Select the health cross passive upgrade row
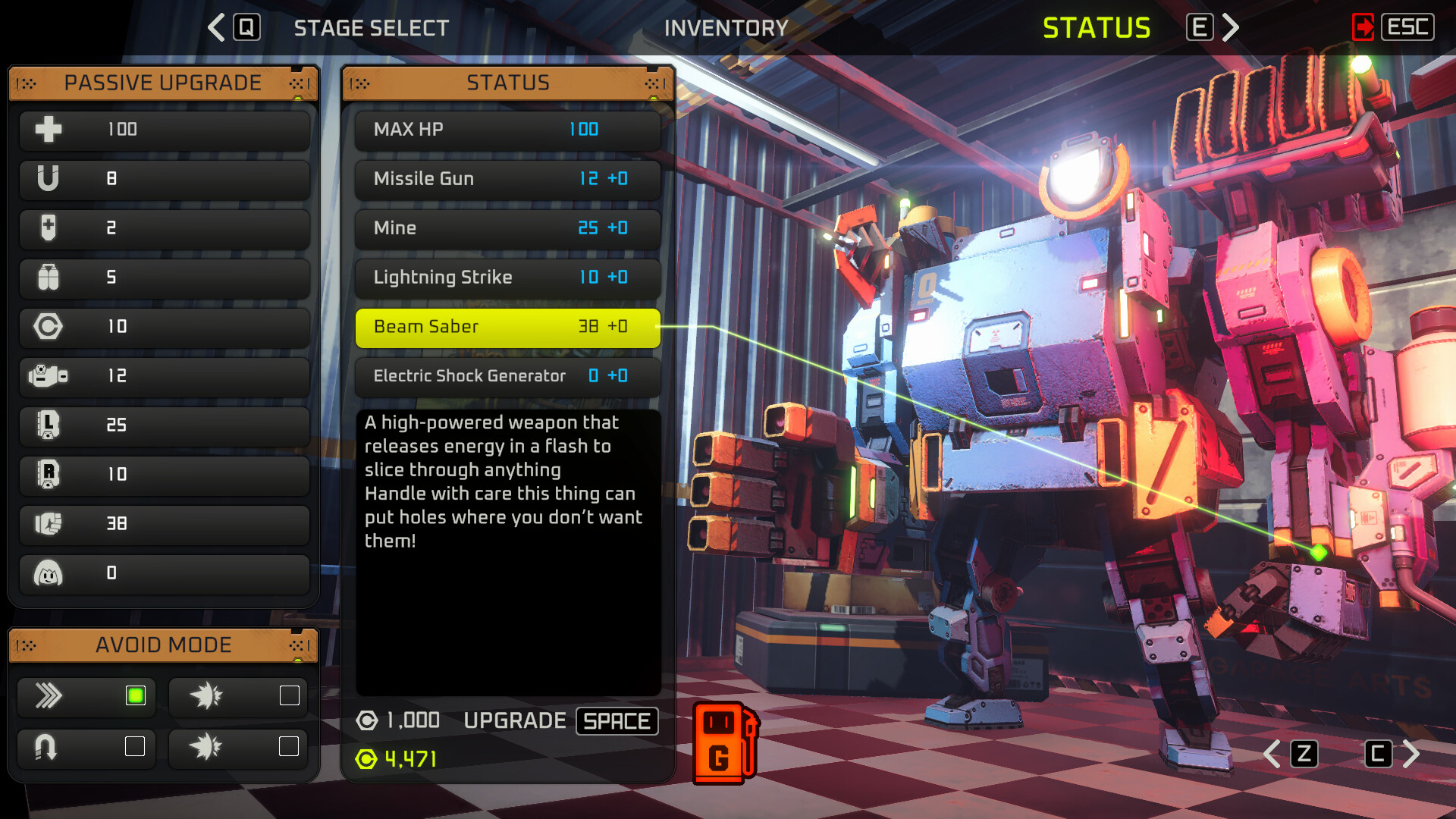This screenshot has width=1456, height=819. click(x=164, y=130)
